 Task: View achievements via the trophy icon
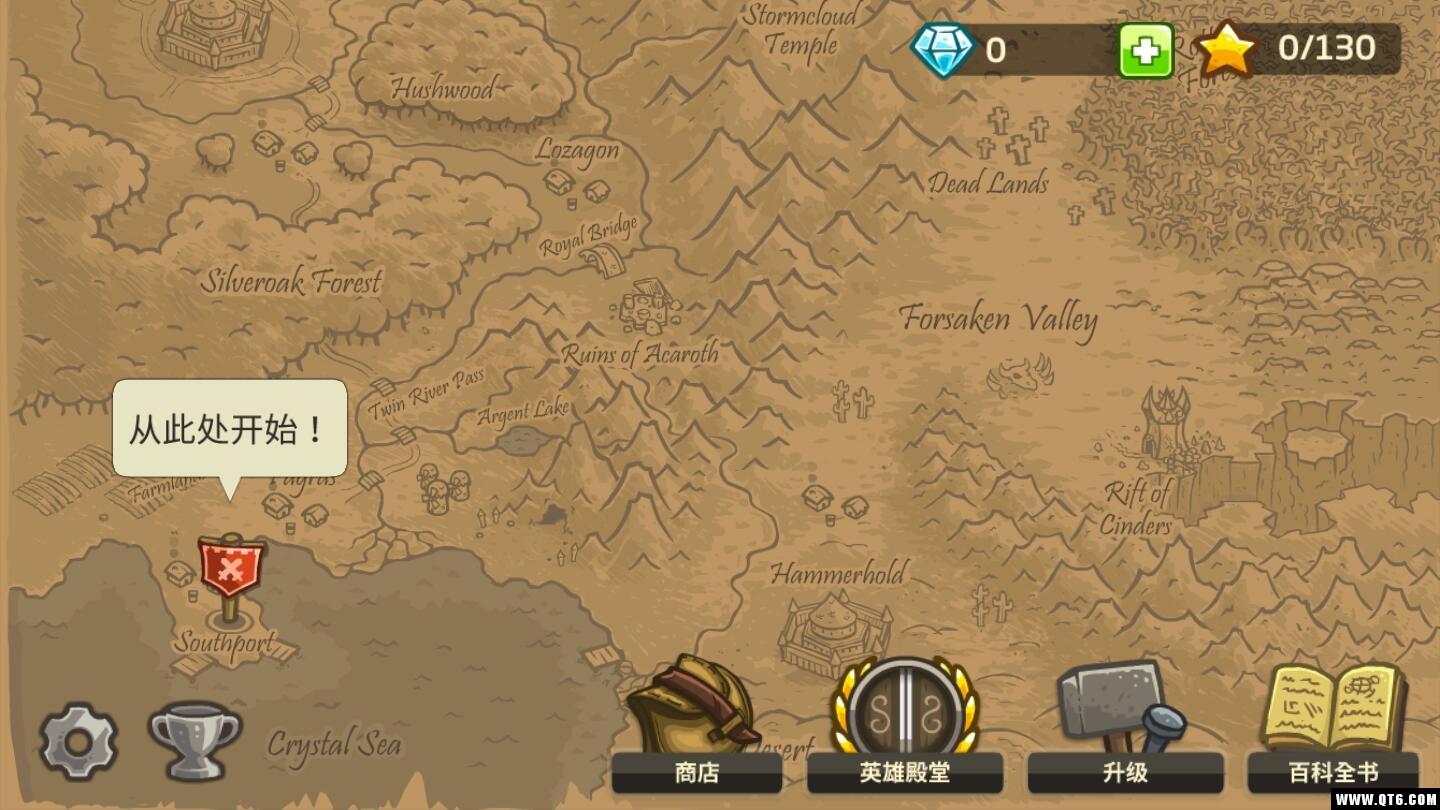(x=195, y=741)
